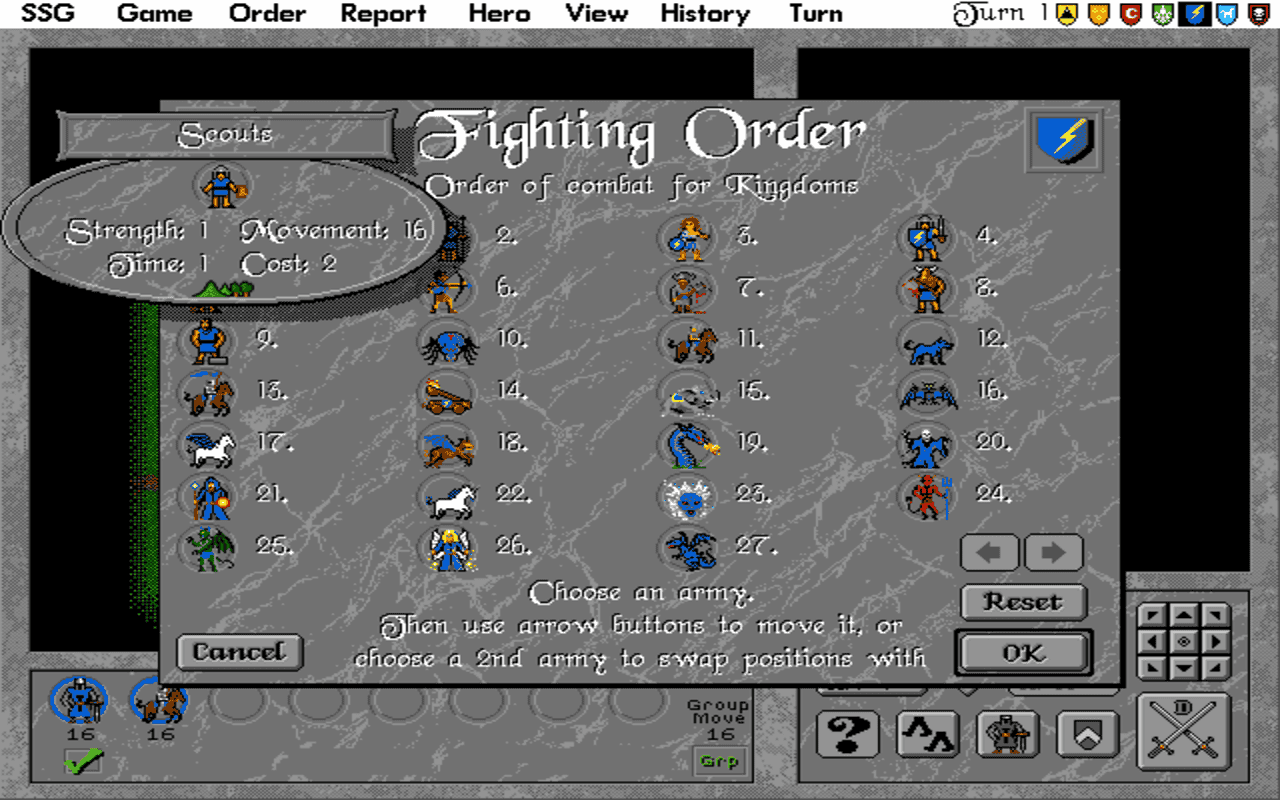Open the hero info icon on bottom toolbar

click(1008, 735)
